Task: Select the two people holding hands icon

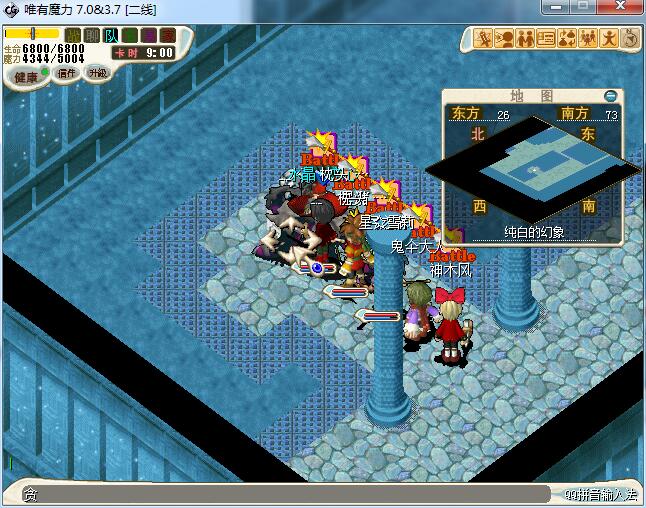Action: coord(525,39)
